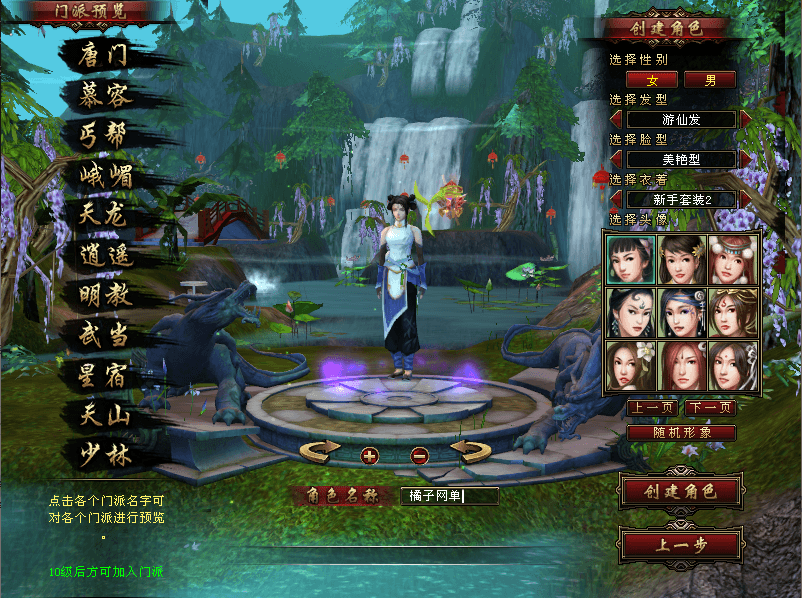The image size is (802, 598).
Task: Zoom in using the plus button
Action: coord(370,456)
